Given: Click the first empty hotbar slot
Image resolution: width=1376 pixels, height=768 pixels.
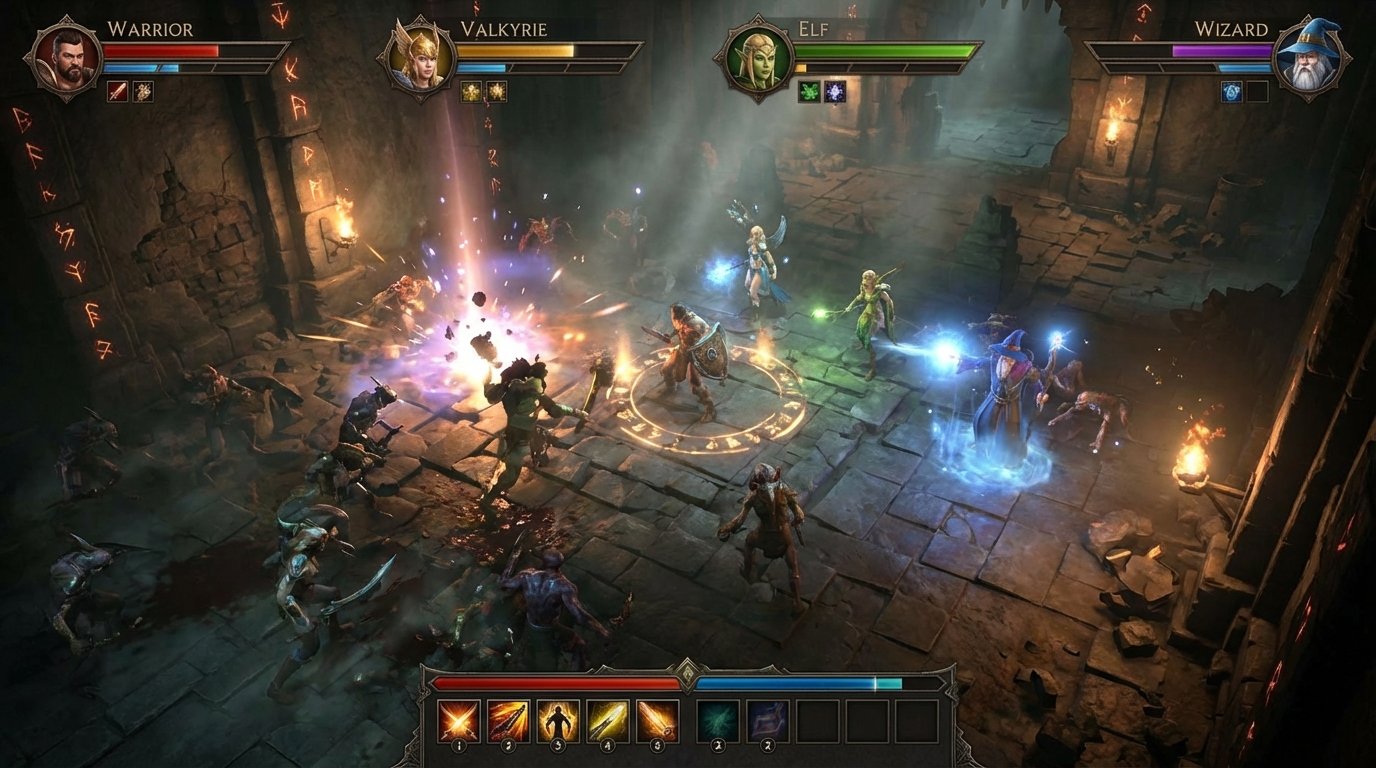Looking at the screenshot, I should point(817,720).
